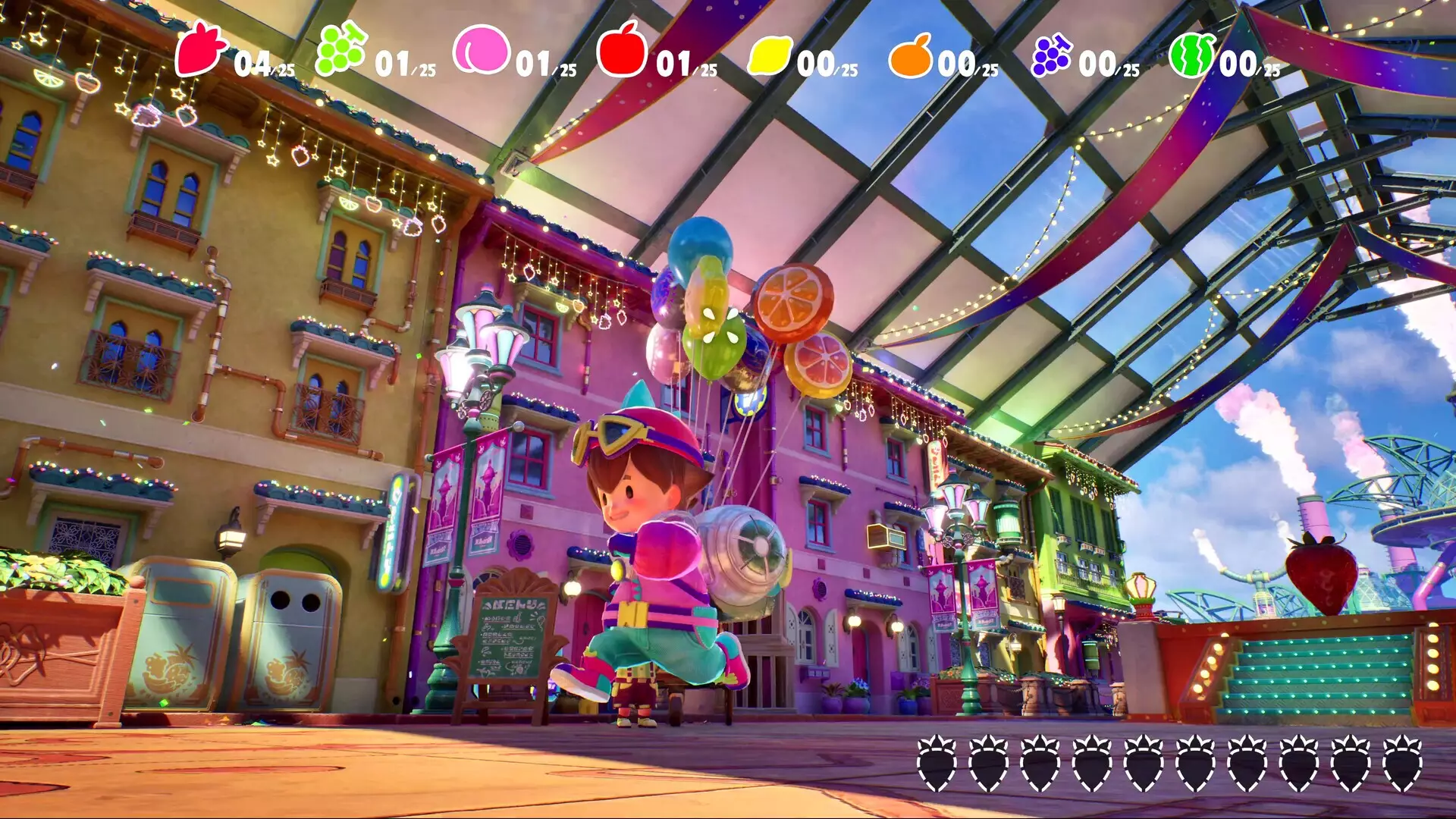Click the purple grapes counter icon
Image resolution: width=1456 pixels, height=819 pixels.
click(x=1050, y=55)
